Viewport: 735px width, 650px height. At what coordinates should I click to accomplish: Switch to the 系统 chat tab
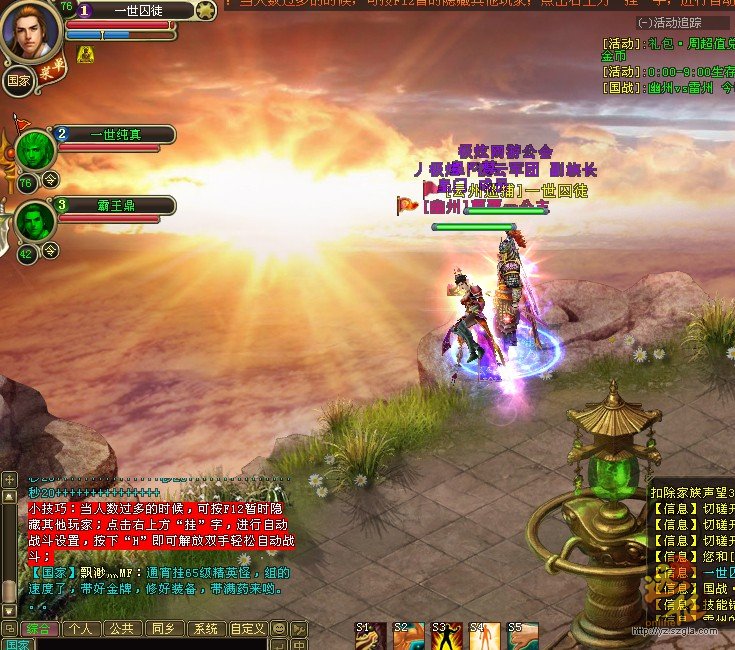pos(205,629)
